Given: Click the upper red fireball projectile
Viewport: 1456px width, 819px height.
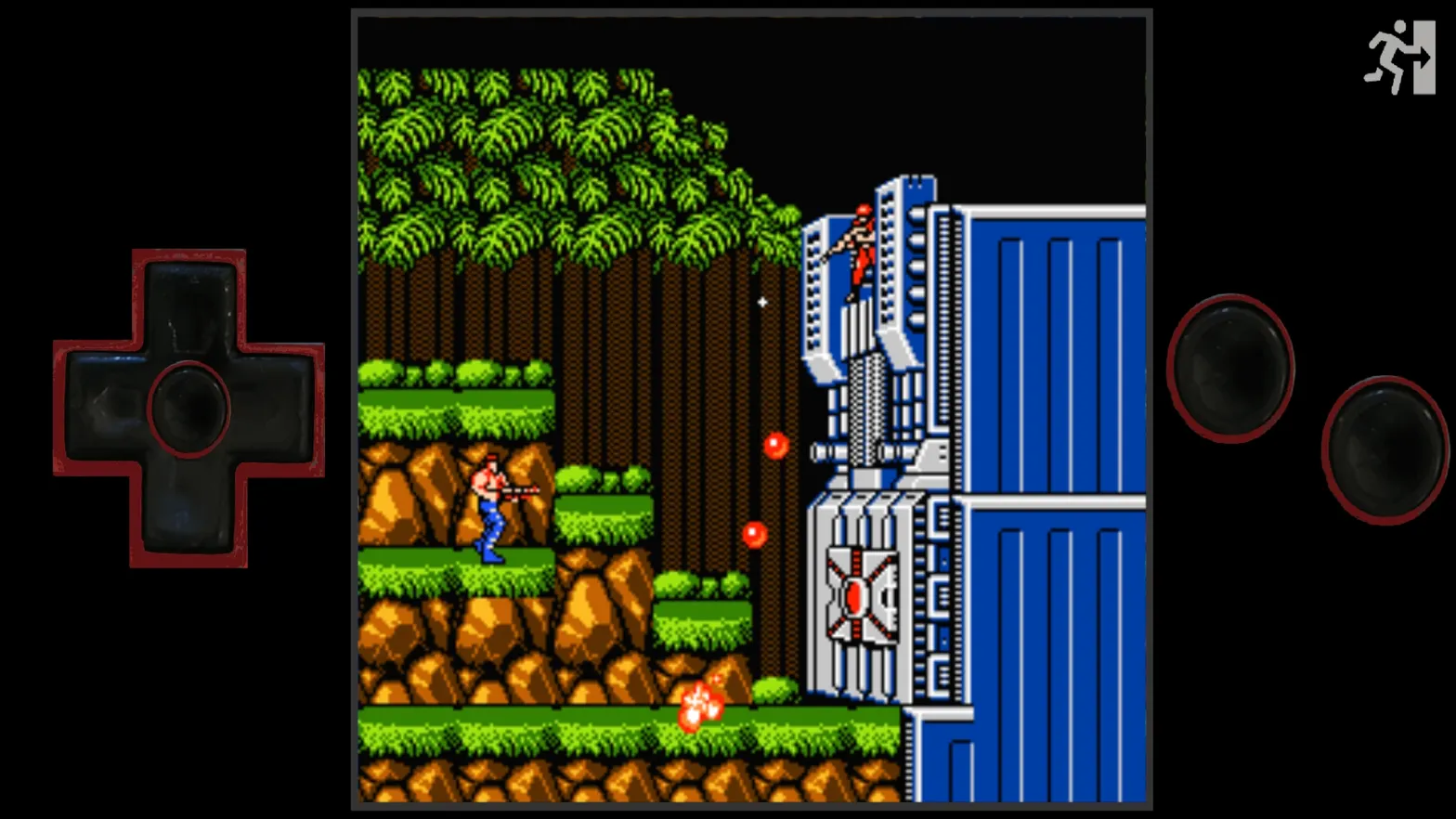Looking at the screenshot, I should [775, 446].
